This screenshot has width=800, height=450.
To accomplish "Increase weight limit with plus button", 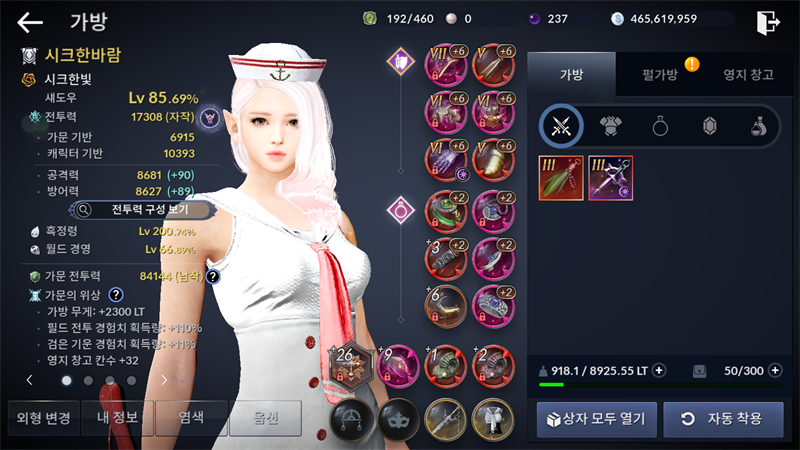I will 659,371.
